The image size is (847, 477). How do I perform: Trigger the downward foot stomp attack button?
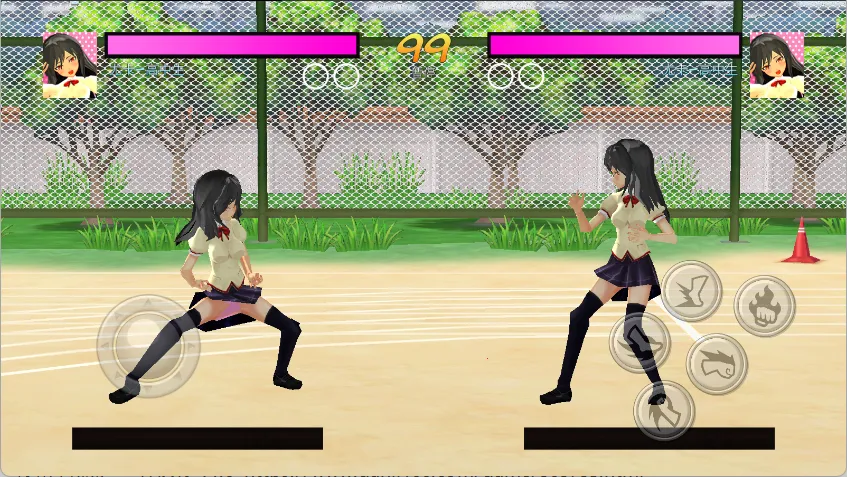click(x=664, y=410)
